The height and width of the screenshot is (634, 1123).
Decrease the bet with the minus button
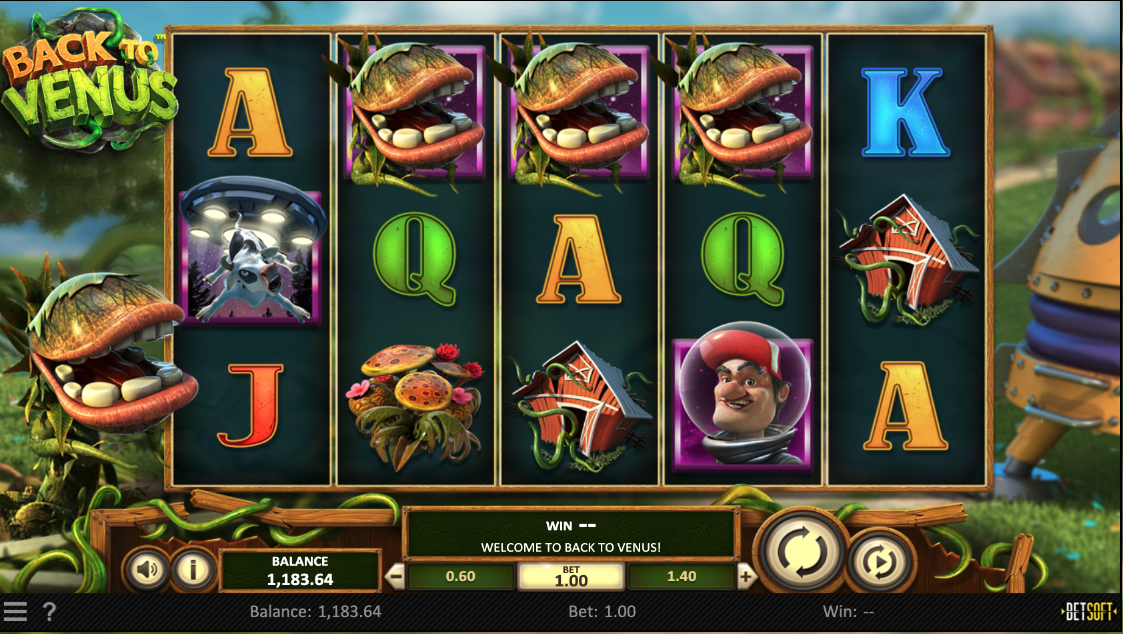pyautogui.click(x=395, y=576)
